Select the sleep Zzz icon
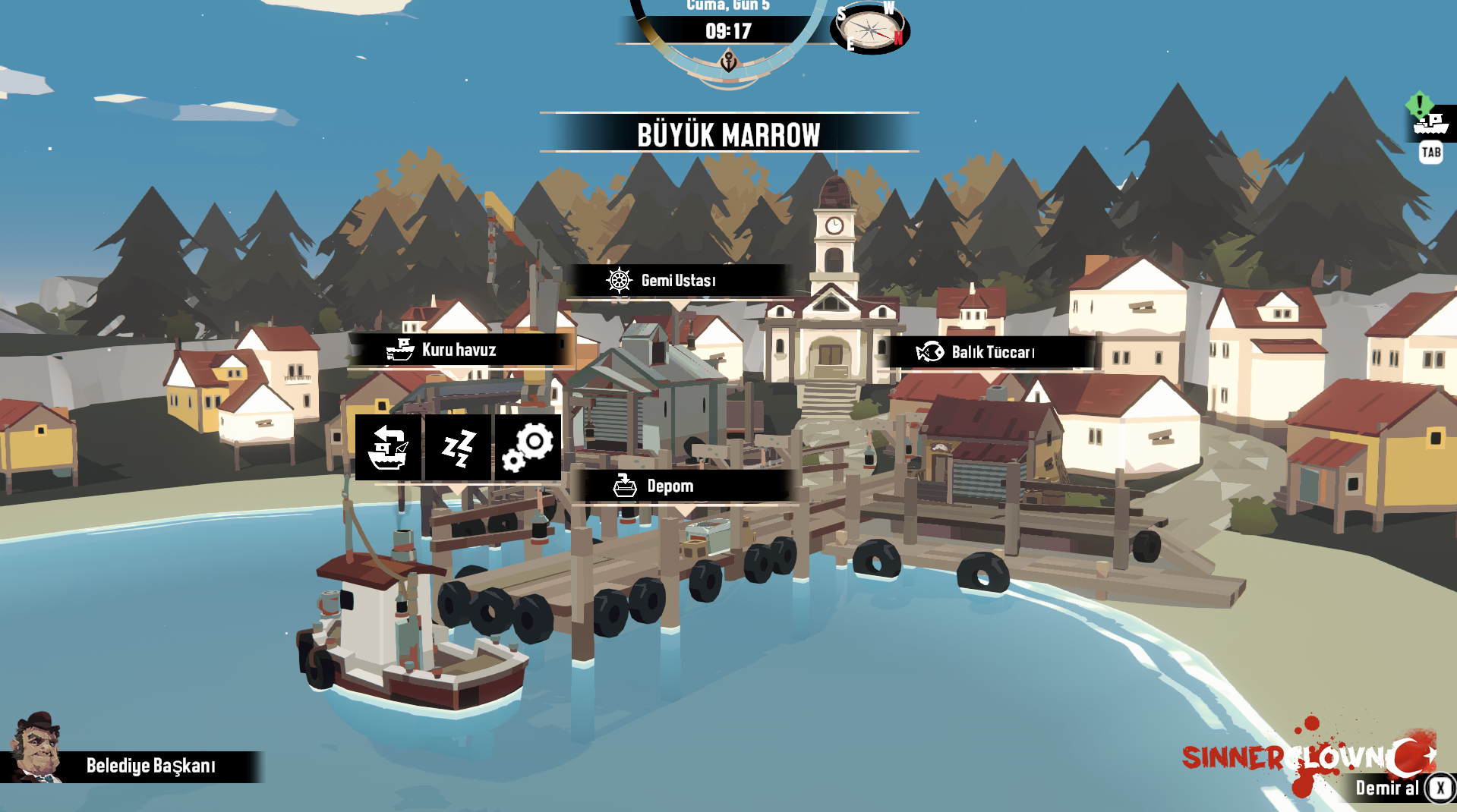 coord(458,448)
